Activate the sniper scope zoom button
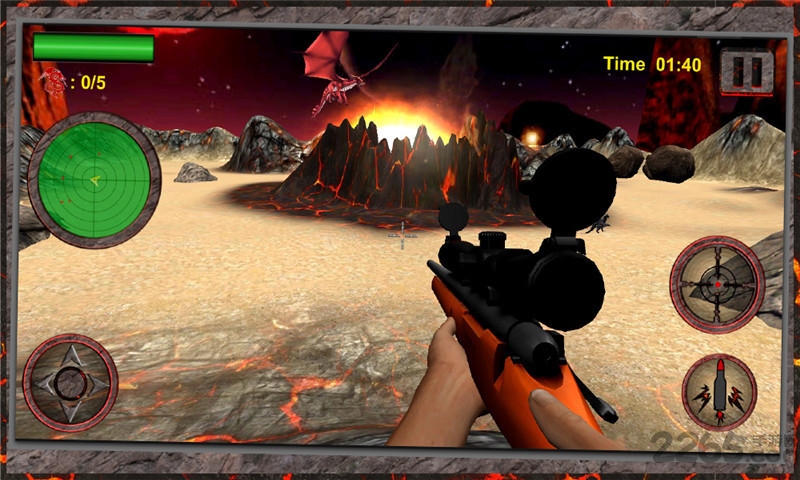 pyautogui.click(x=716, y=283)
